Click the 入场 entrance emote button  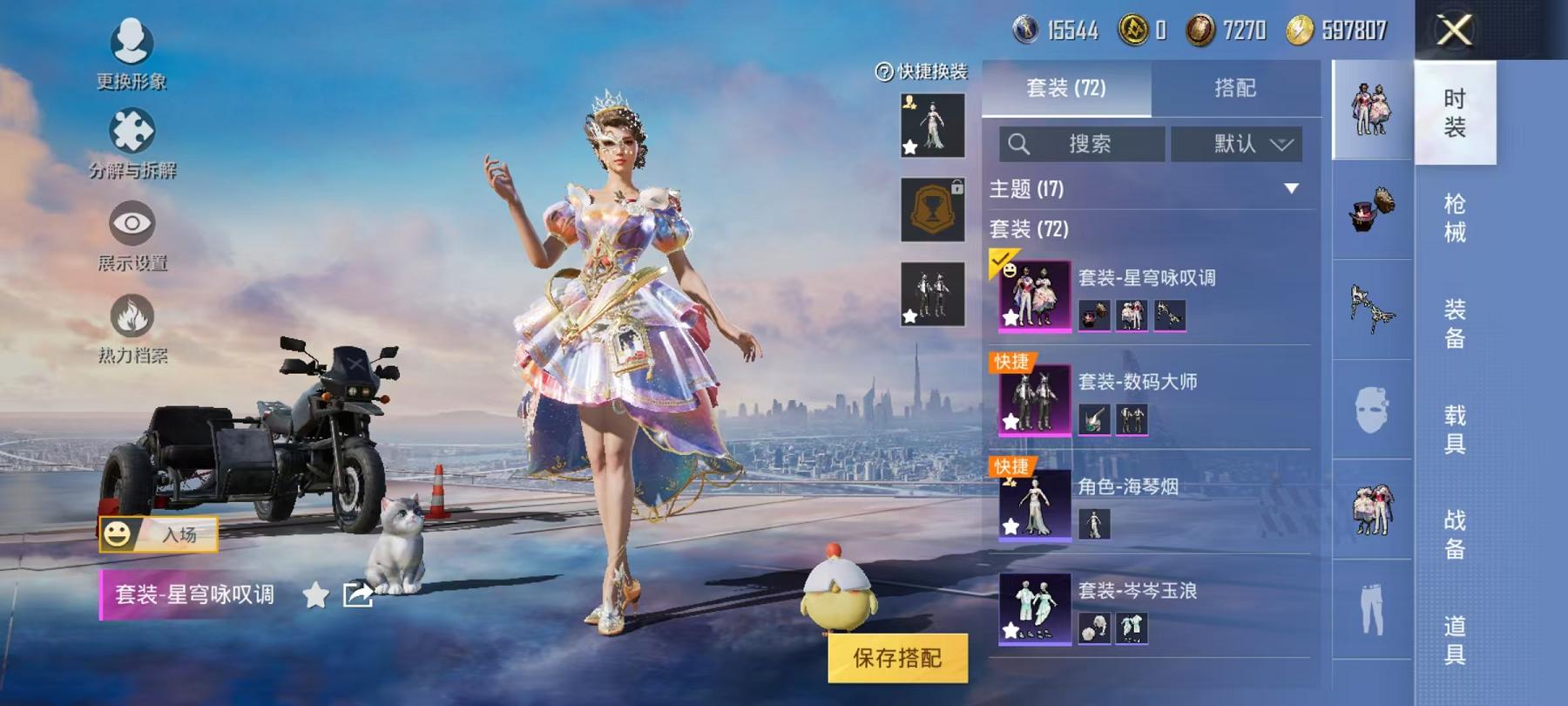(159, 534)
